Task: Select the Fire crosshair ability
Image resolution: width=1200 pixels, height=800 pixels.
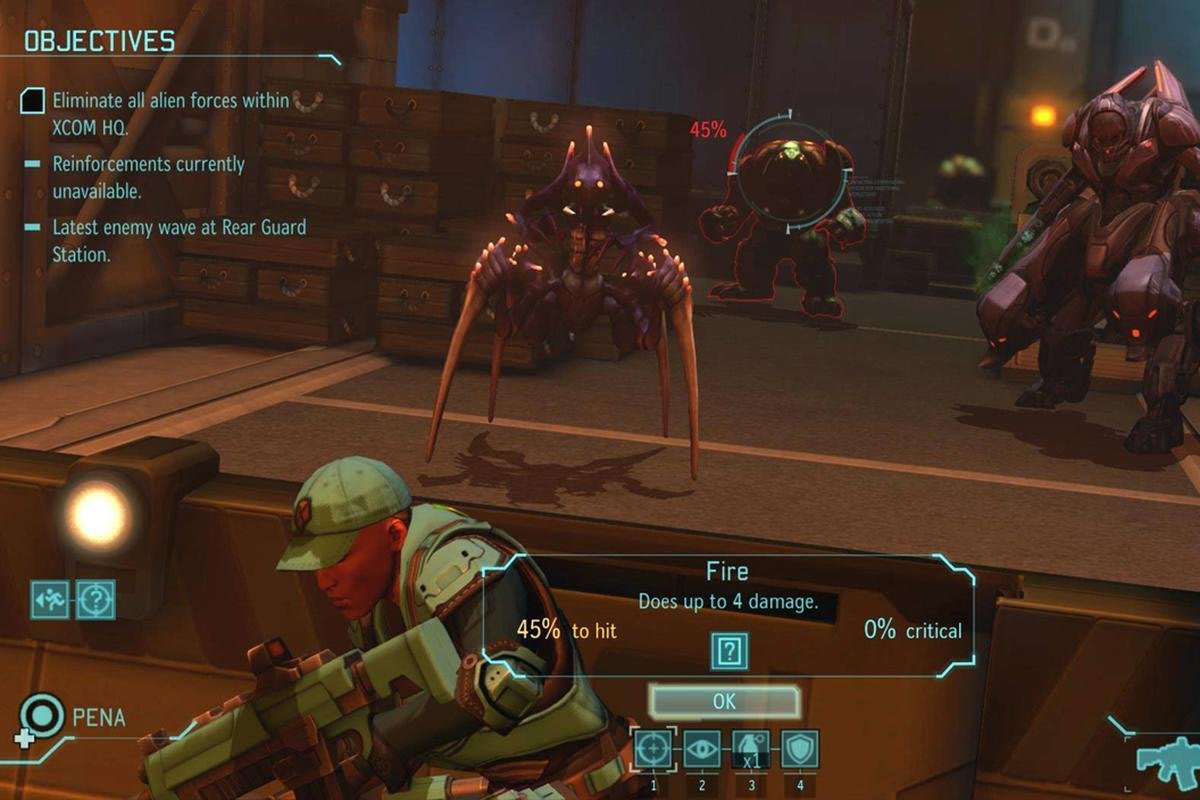Action: point(654,750)
